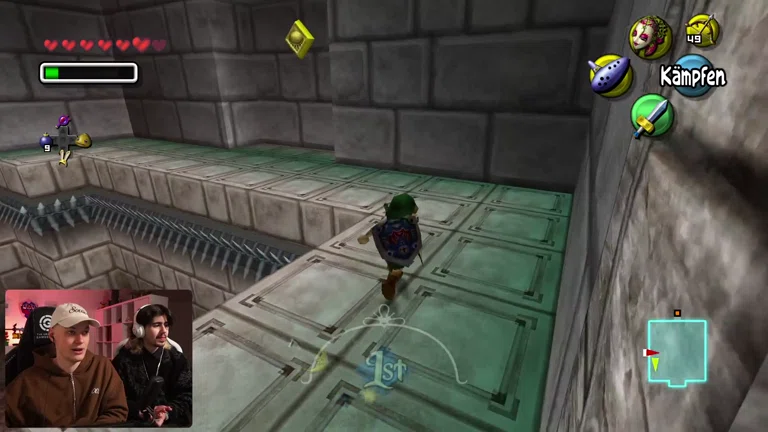
Task: Use the Great Fairy's Mask item button
Action: (x=650, y=36)
